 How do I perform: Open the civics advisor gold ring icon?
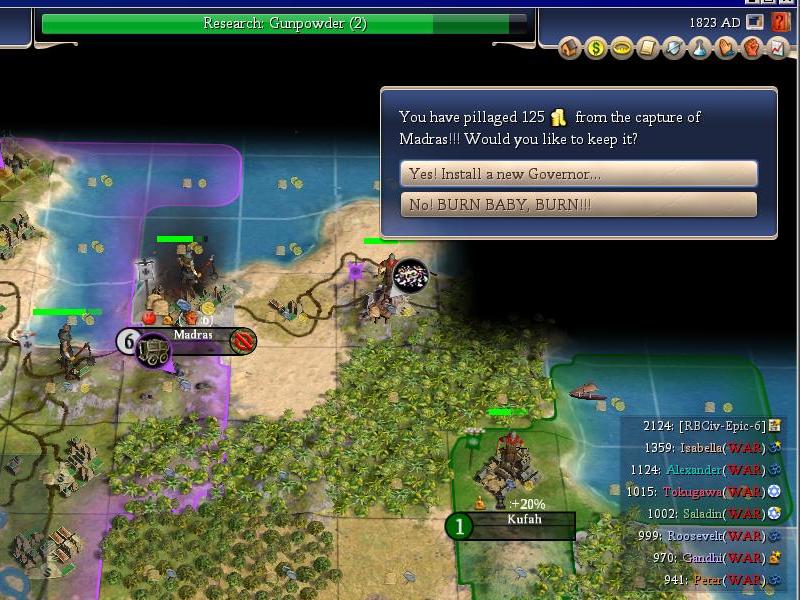(622, 48)
